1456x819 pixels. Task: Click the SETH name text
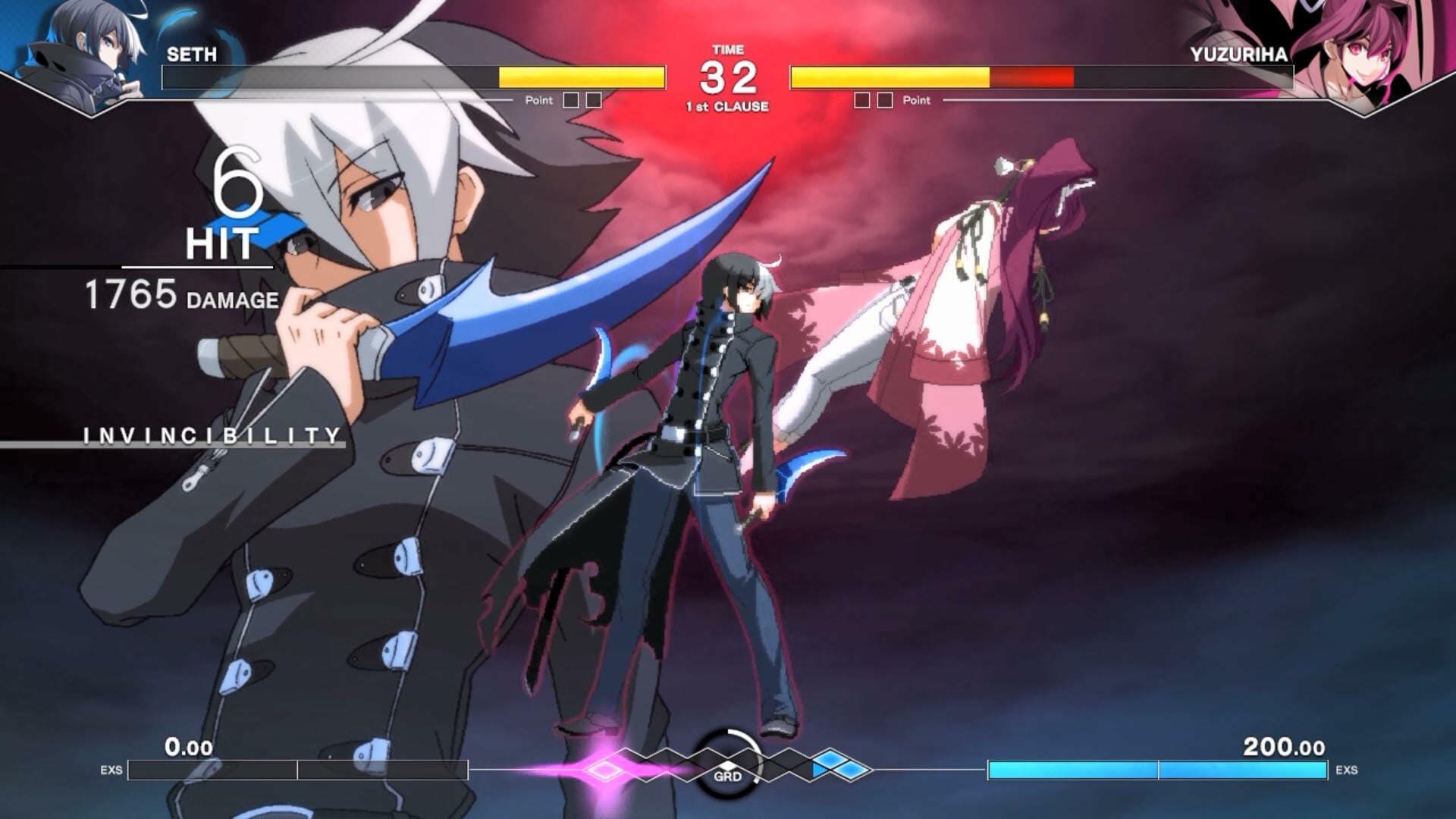click(x=190, y=55)
